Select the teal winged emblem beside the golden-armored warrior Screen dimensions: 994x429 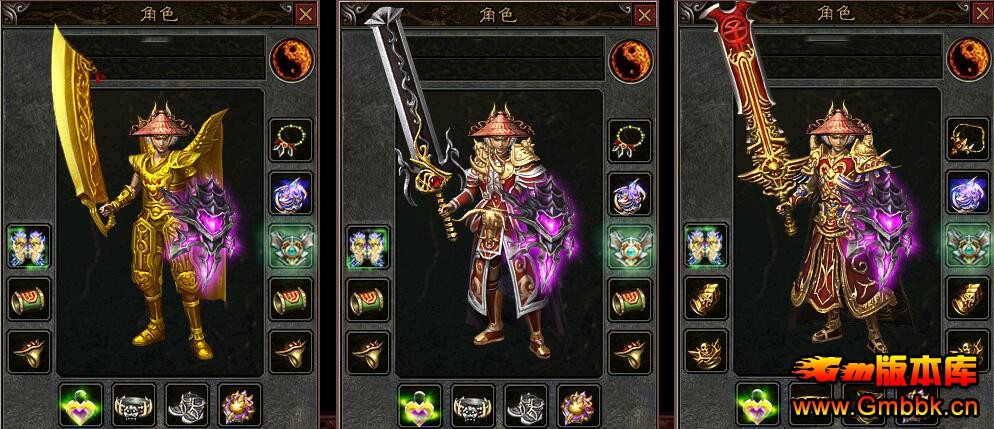pyautogui.click(x=291, y=245)
